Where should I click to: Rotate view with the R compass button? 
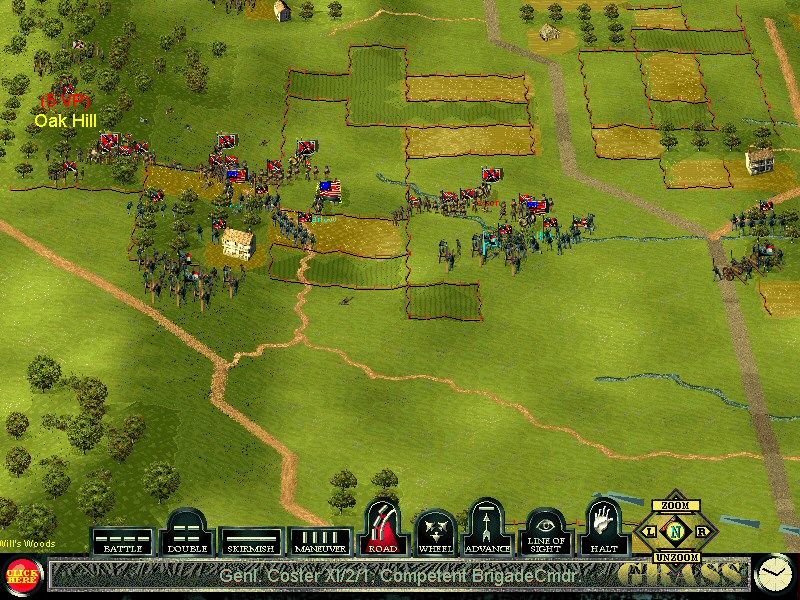click(700, 531)
